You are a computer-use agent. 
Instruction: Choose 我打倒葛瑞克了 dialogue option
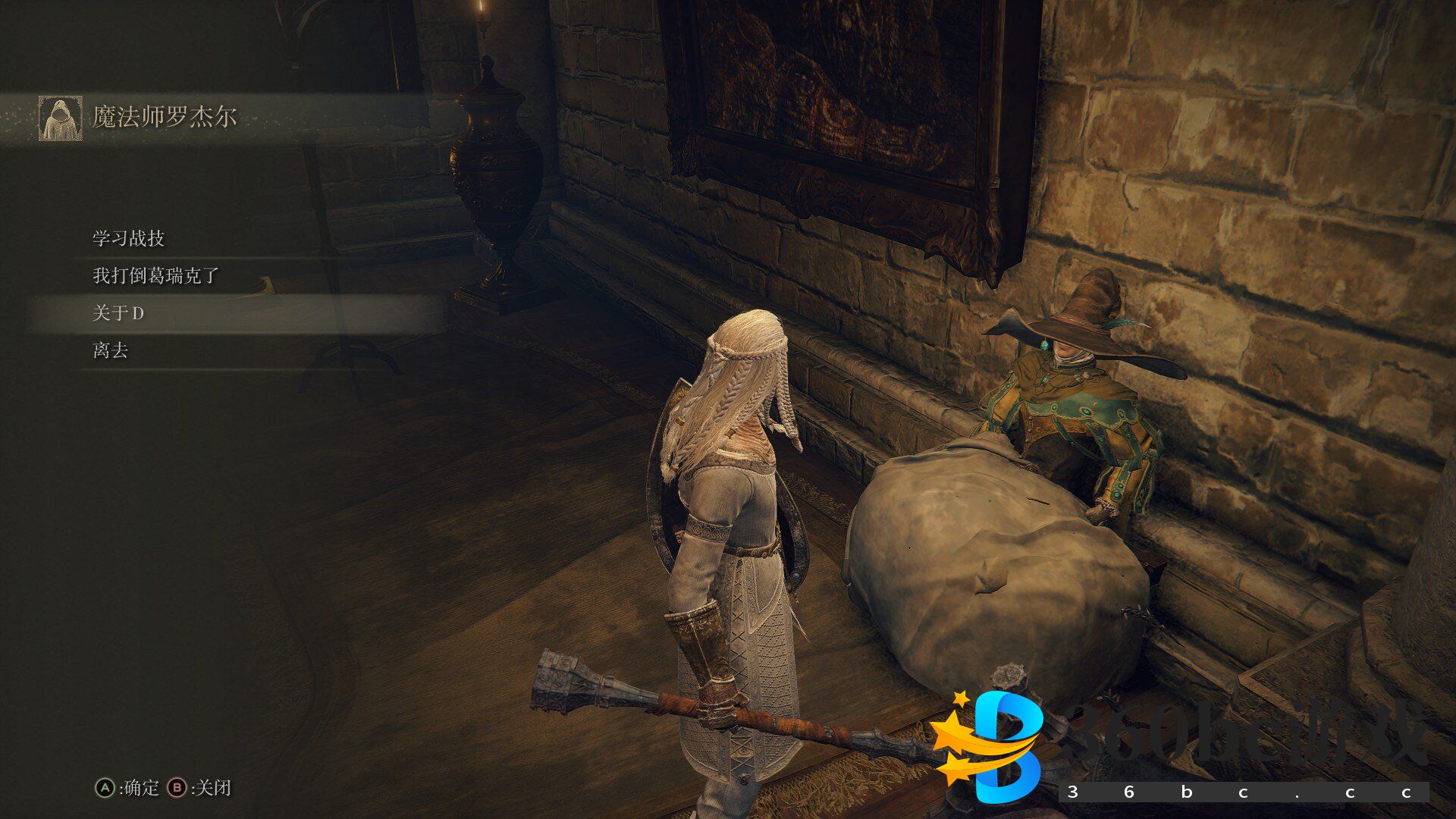pyautogui.click(x=155, y=275)
